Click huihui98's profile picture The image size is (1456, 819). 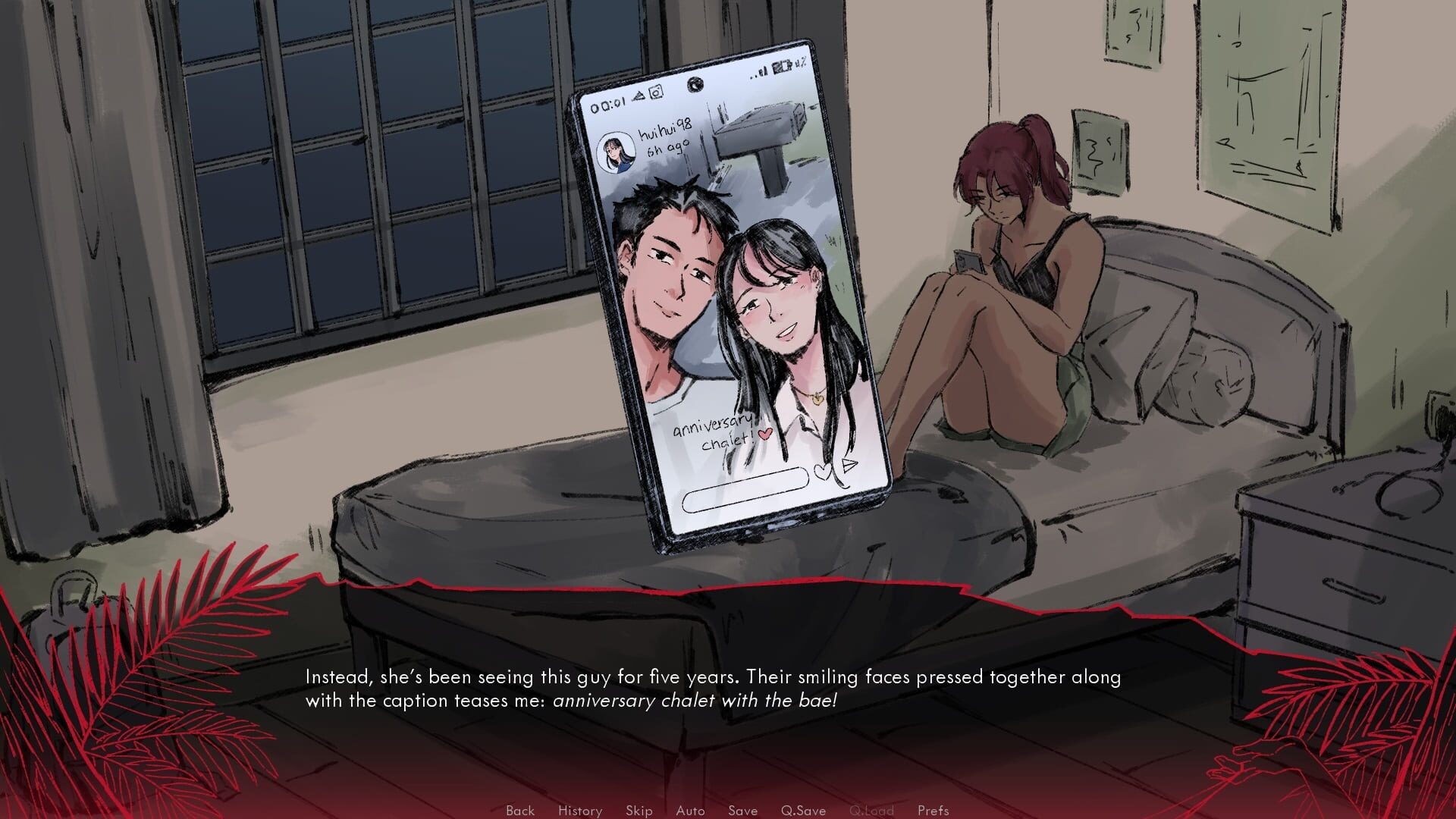click(616, 153)
